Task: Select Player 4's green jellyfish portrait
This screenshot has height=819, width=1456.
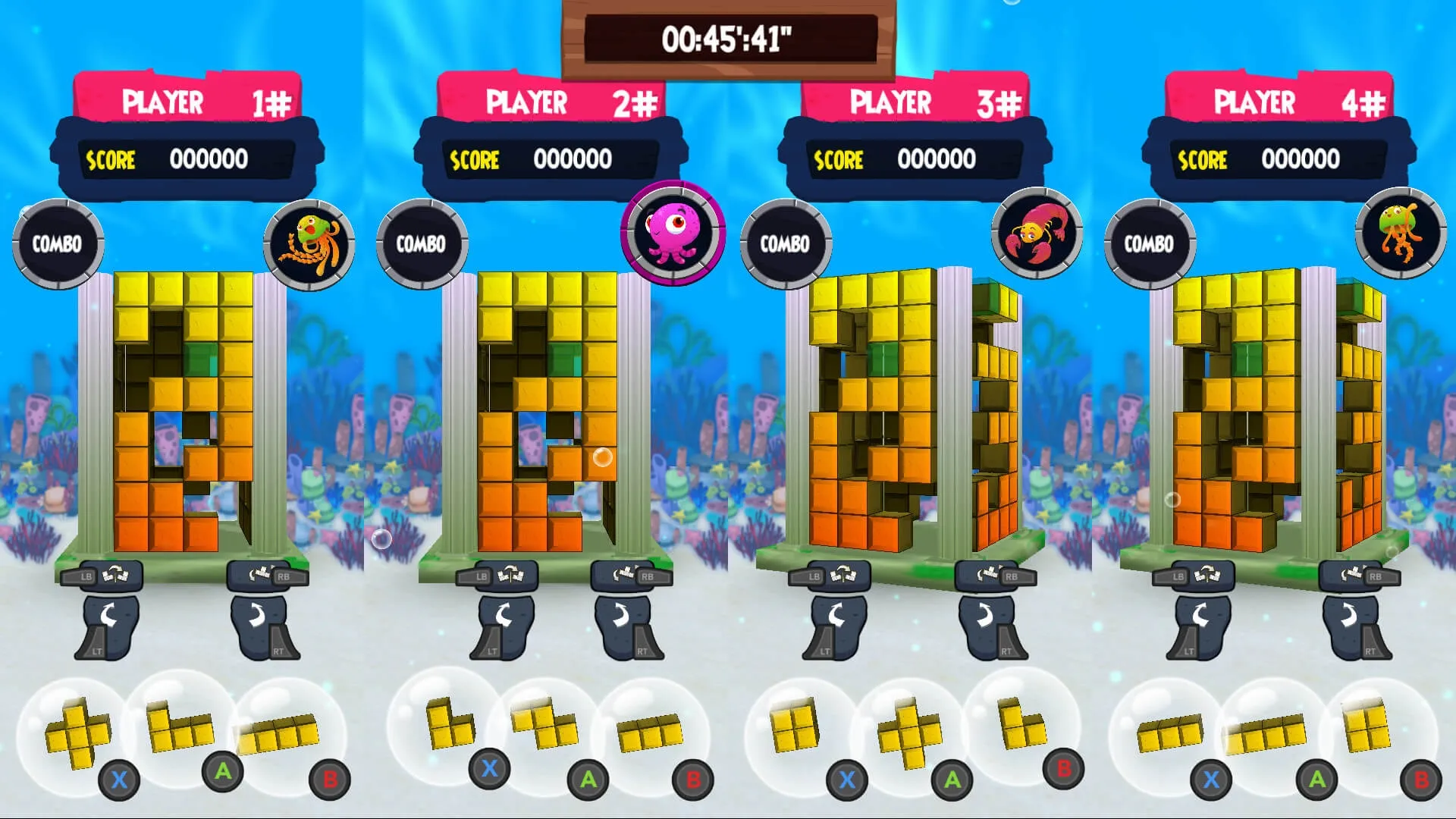Action: 1401,234
